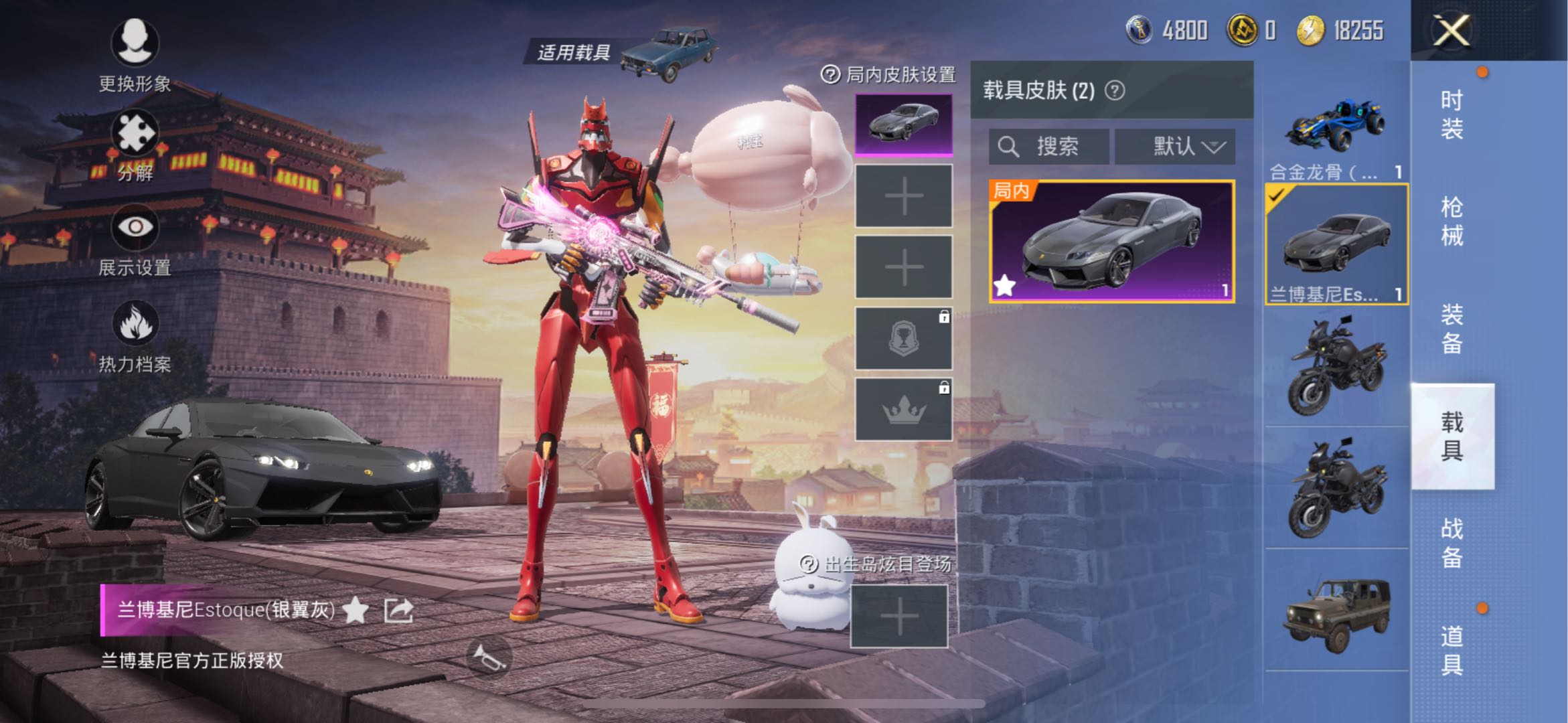The height and width of the screenshot is (723, 1568).
Task: Select the 载具 vehicles tab
Action: pos(1452,436)
